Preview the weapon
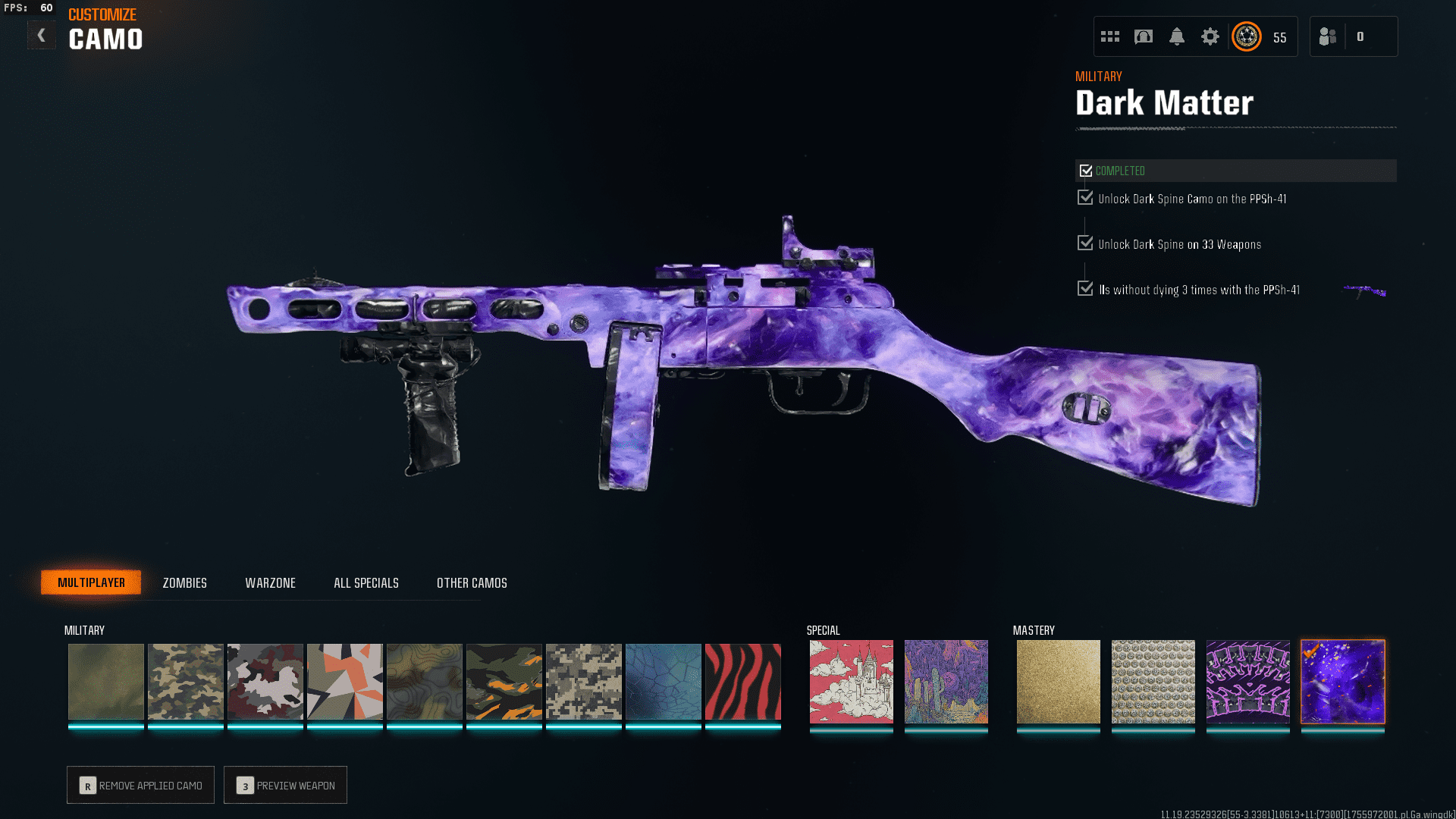This screenshot has height=819, width=1456. (x=286, y=785)
